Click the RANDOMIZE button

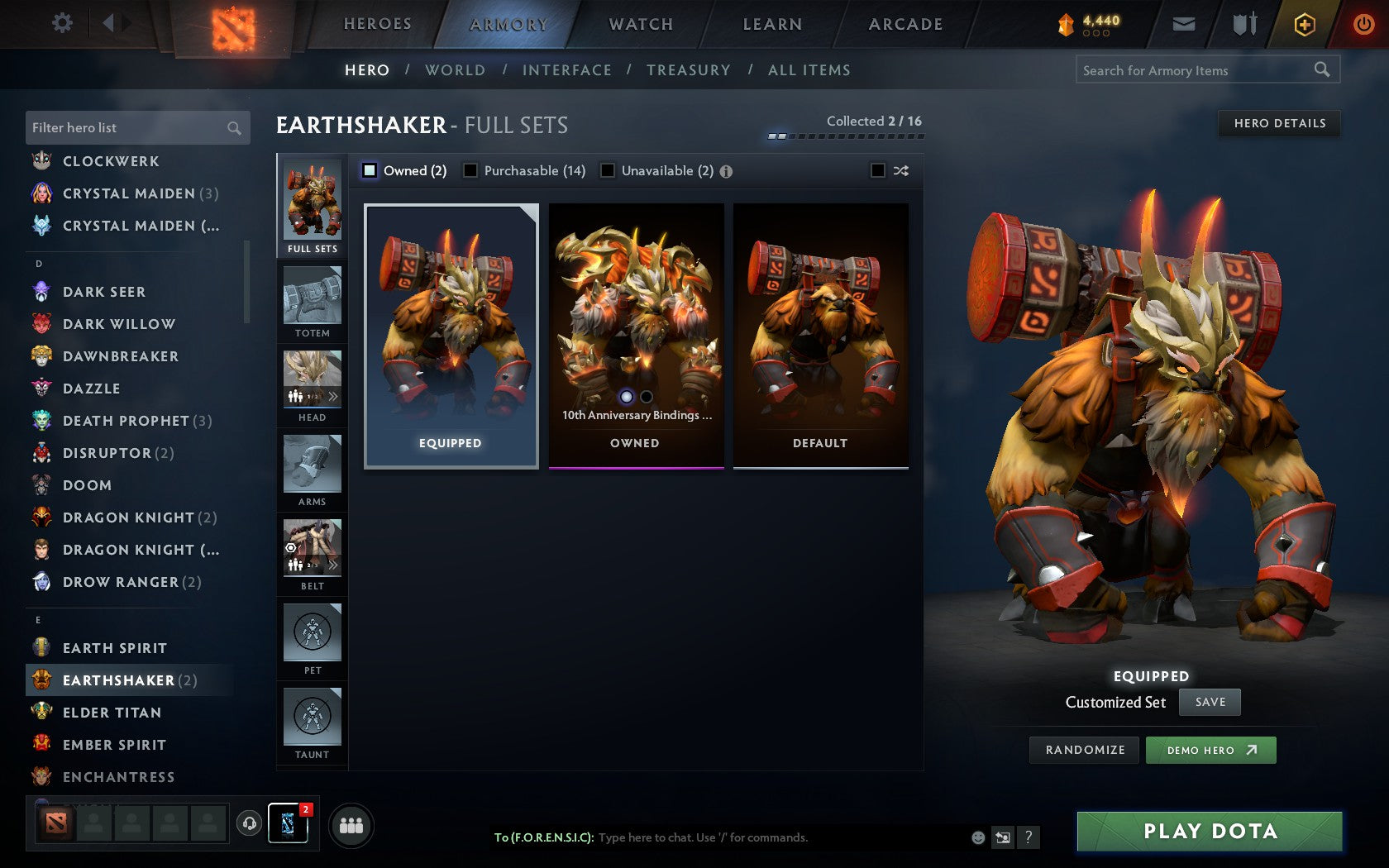pyautogui.click(x=1084, y=750)
